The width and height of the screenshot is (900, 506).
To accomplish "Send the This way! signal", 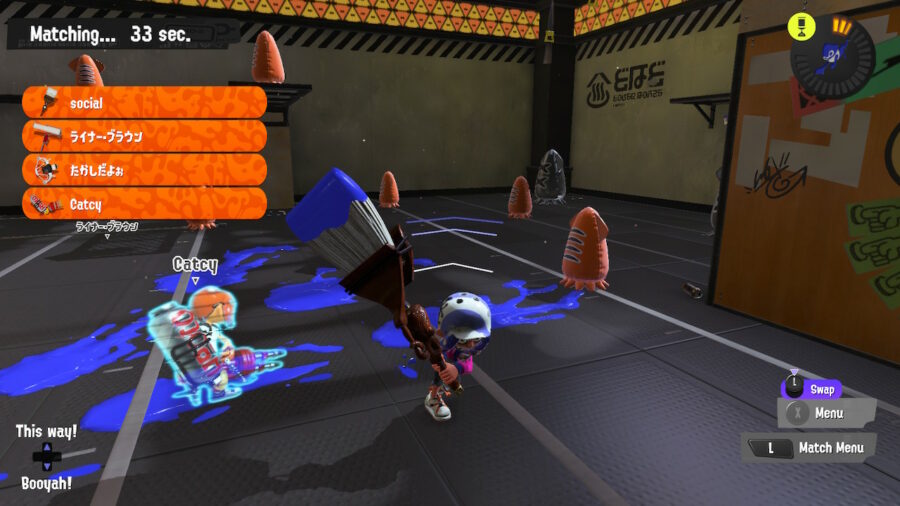I will pos(46,432).
